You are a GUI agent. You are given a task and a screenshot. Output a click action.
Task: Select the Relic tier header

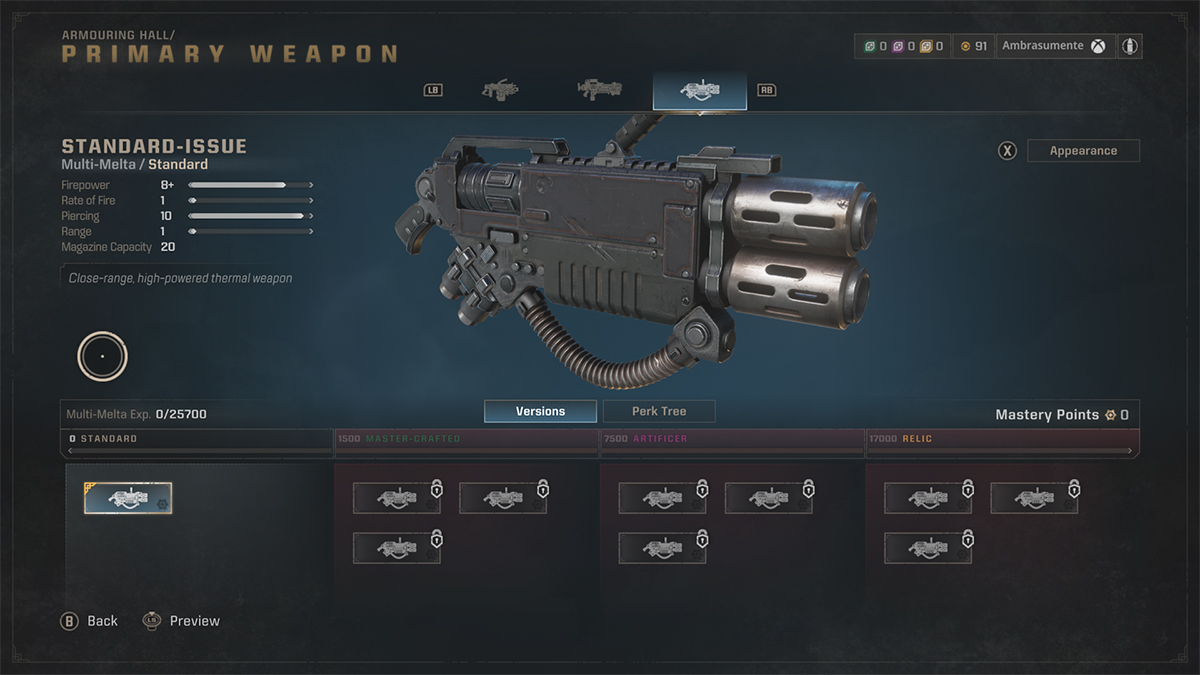point(1002,439)
